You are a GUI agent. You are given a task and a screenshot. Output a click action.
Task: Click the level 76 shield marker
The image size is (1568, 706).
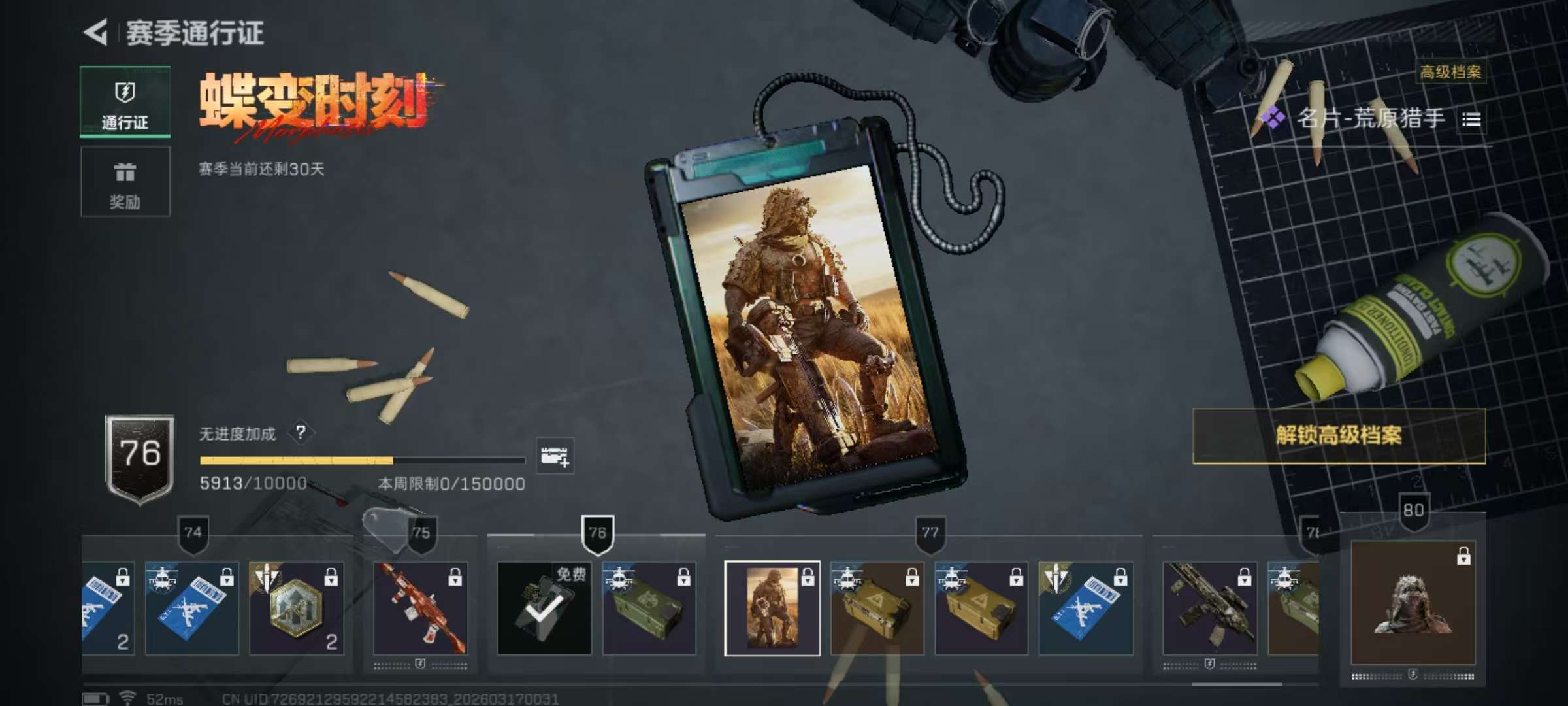click(x=597, y=533)
